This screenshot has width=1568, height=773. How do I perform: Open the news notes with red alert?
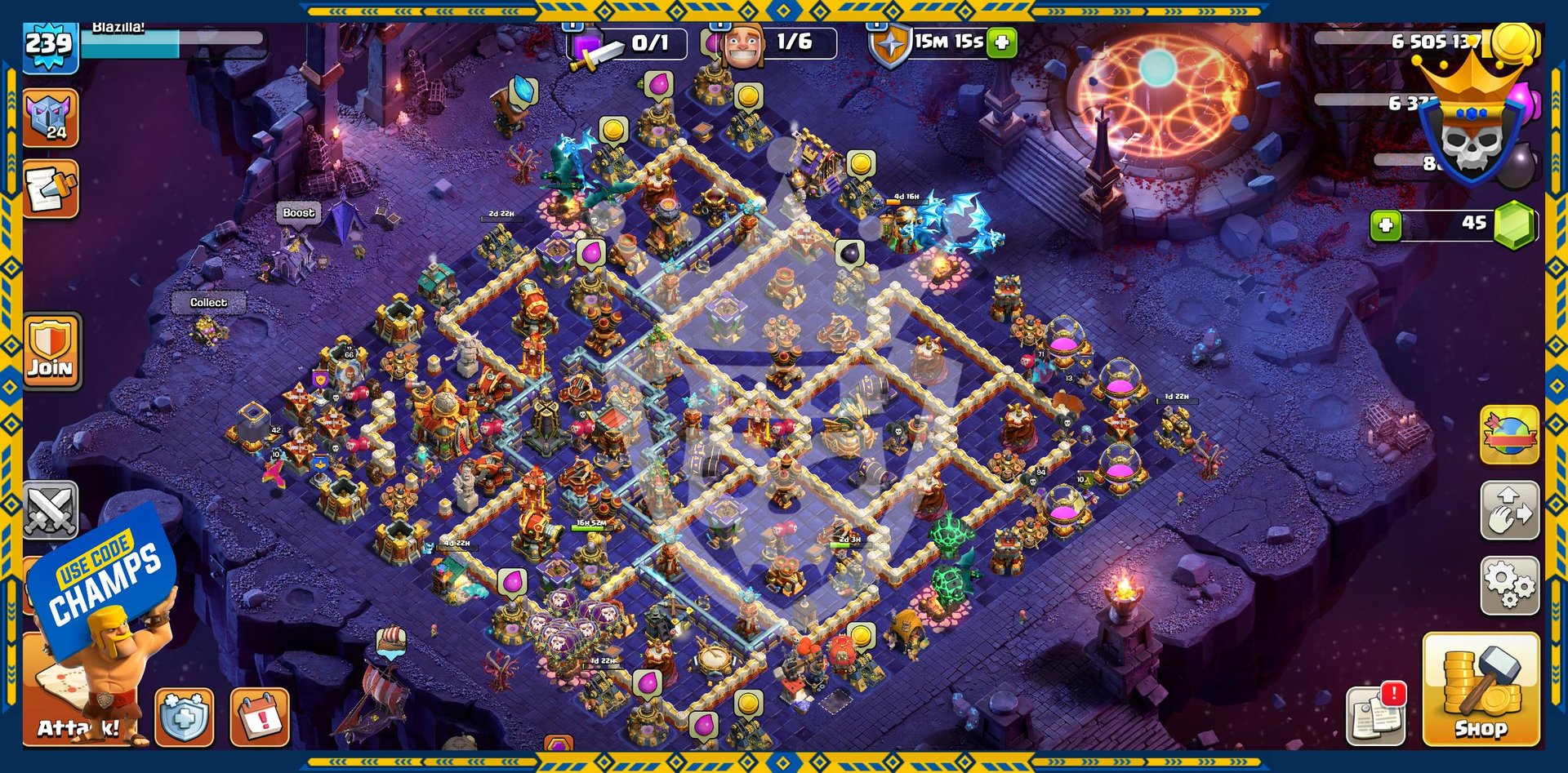[x=1376, y=715]
